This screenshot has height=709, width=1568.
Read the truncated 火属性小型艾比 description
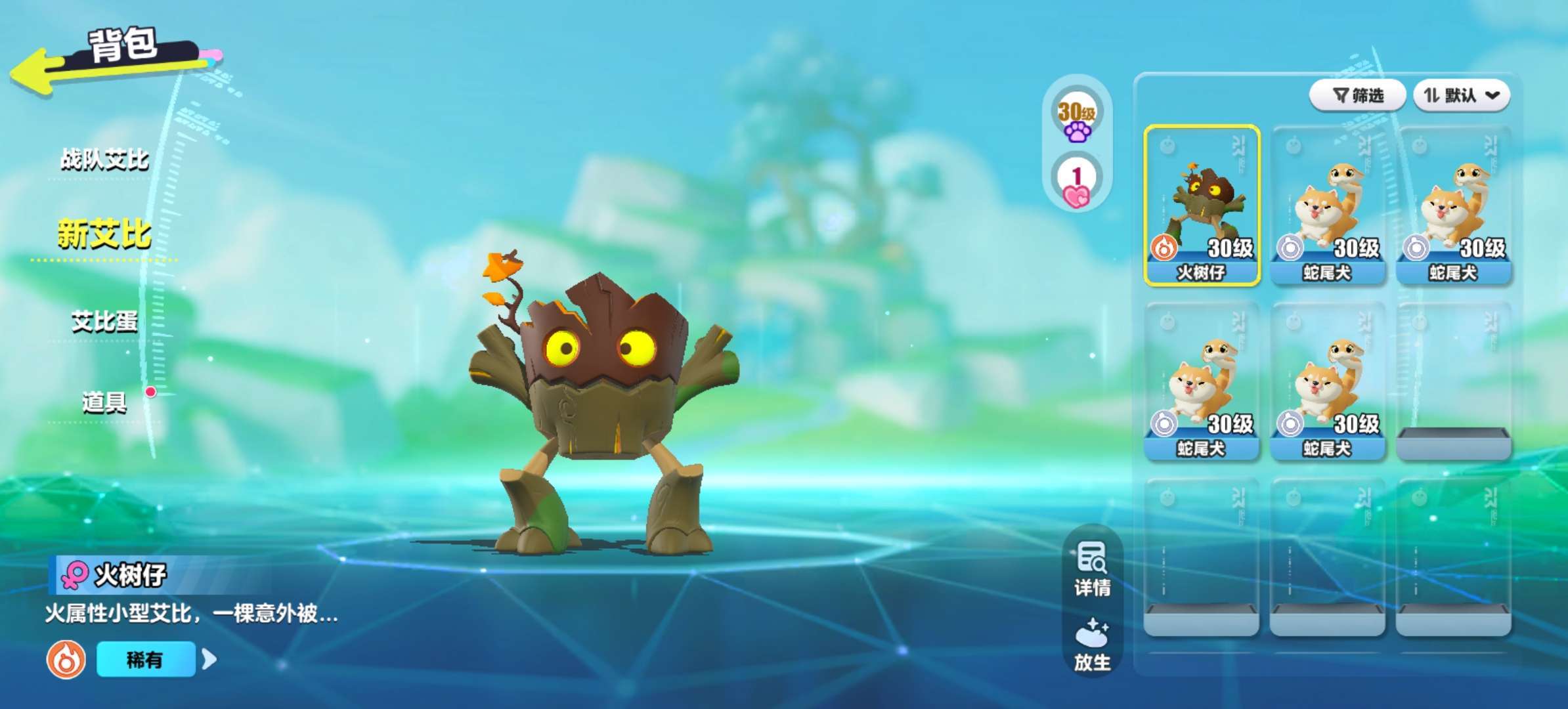(191, 614)
